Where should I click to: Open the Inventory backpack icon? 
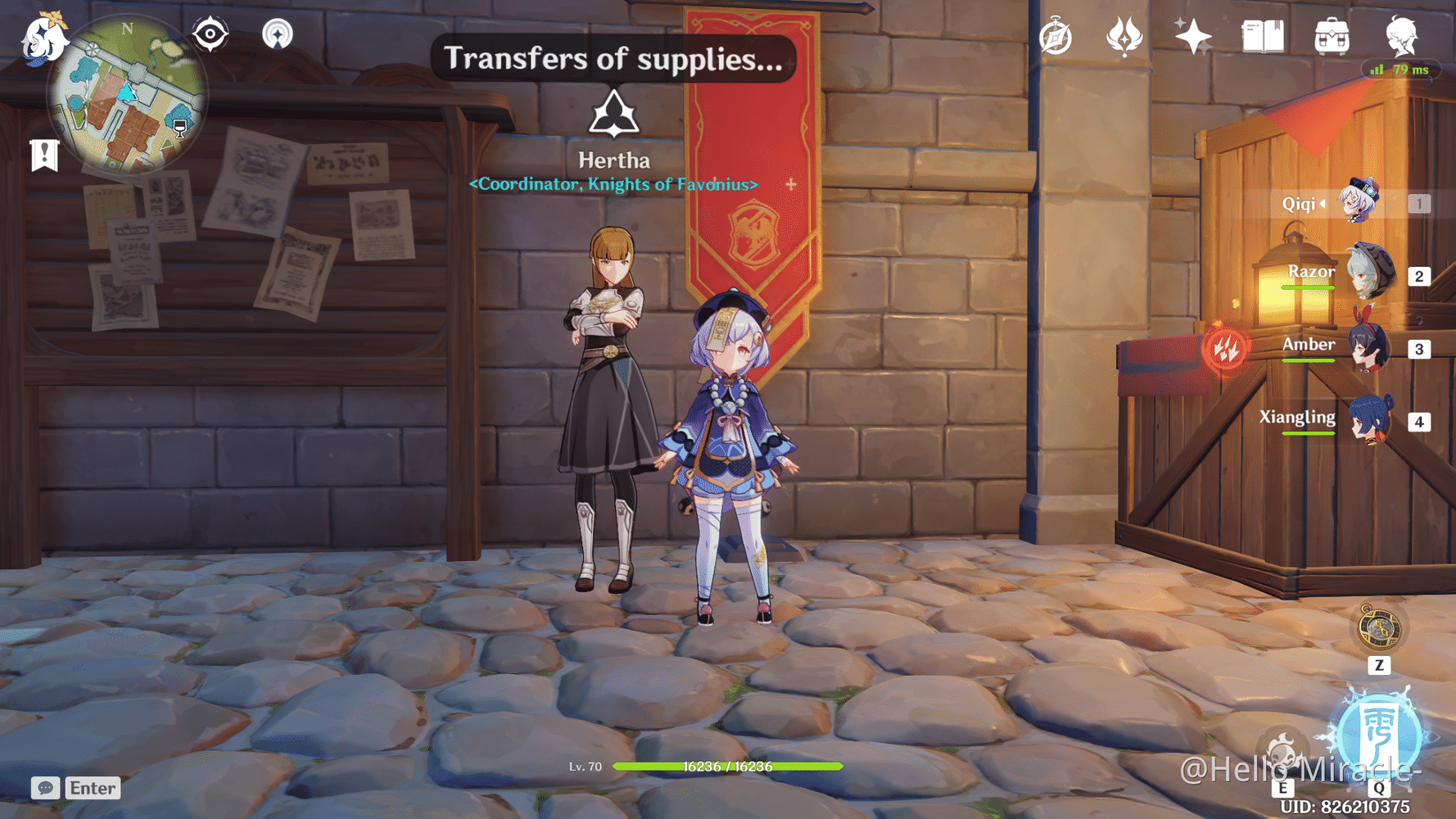point(1331,34)
